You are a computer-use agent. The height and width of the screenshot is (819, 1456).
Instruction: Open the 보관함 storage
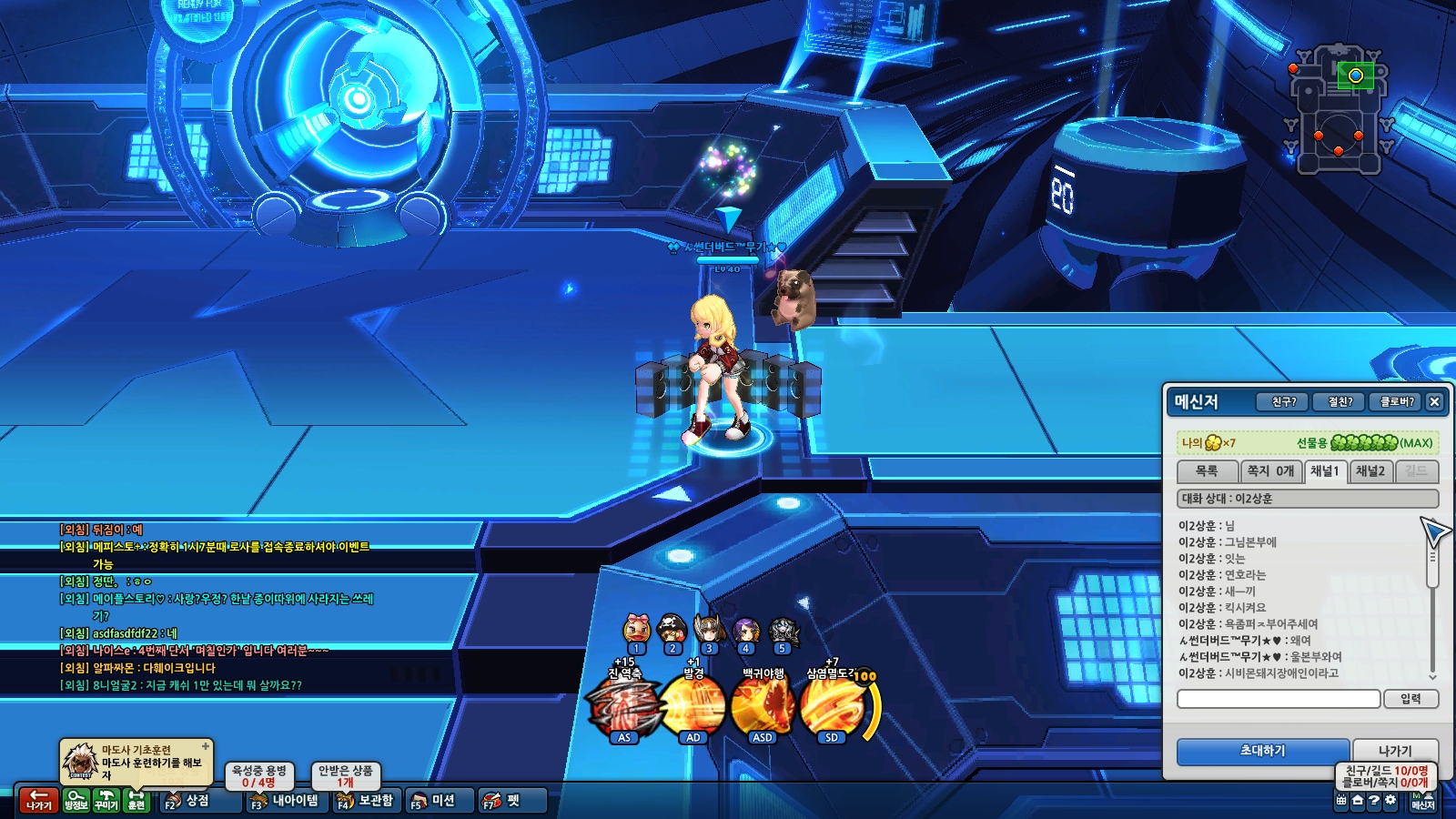pyautogui.click(x=366, y=801)
